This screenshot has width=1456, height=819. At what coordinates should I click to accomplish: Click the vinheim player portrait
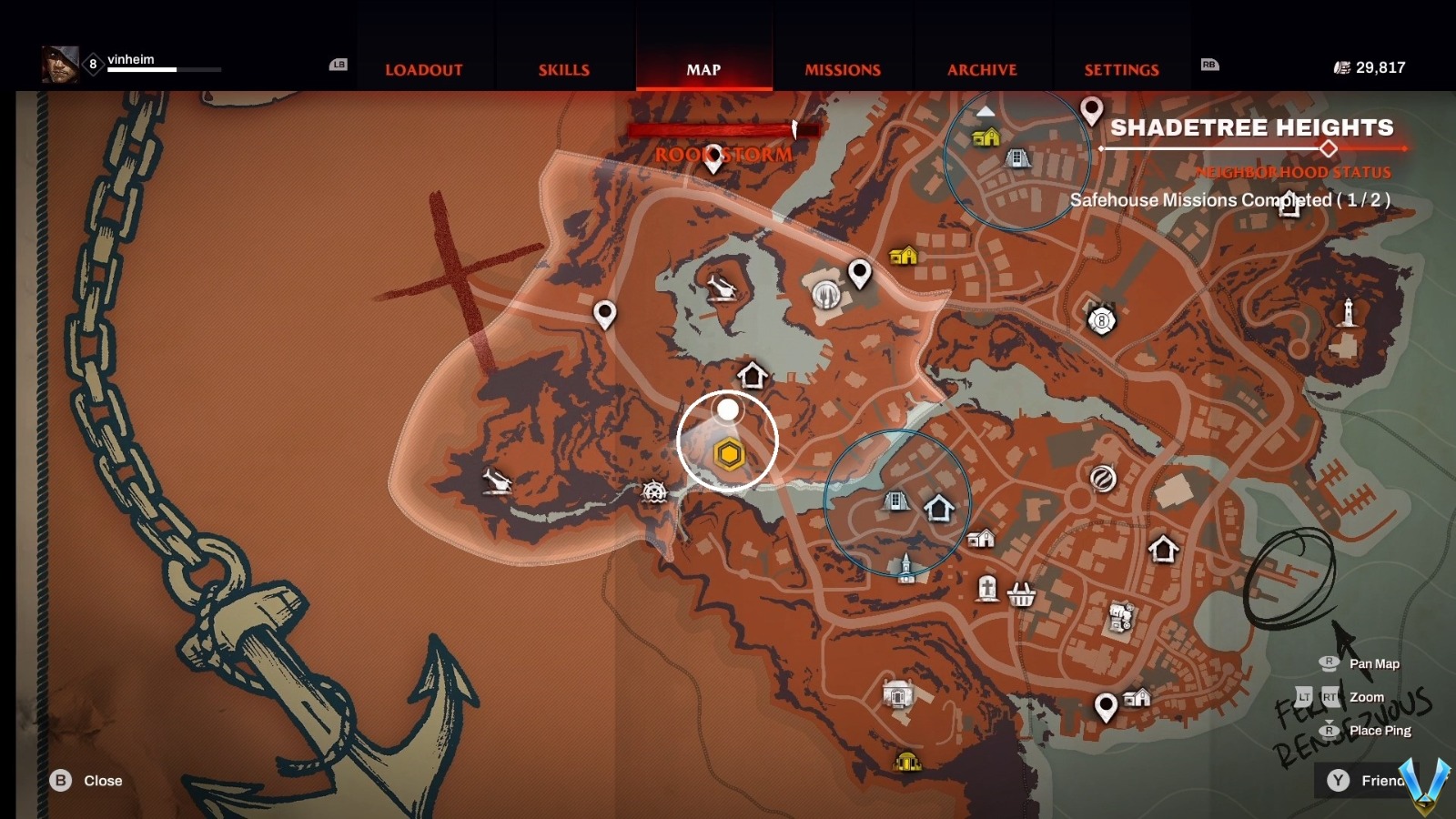click(x=59, y=65)
